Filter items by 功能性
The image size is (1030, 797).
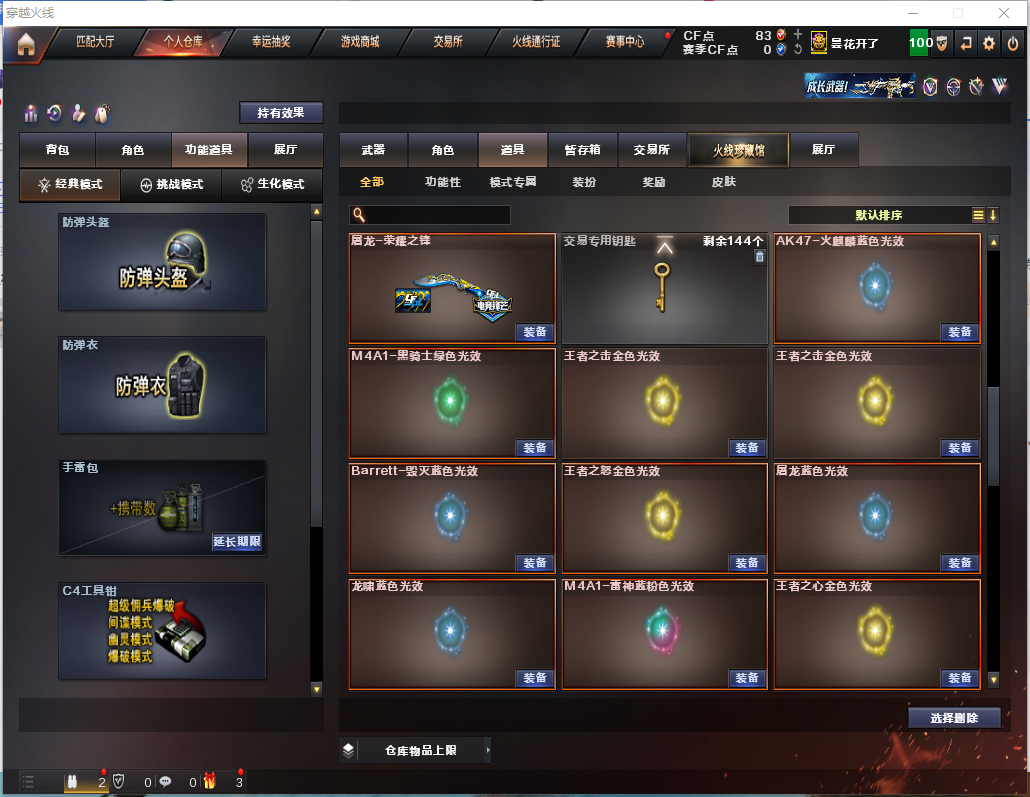click(443, 182)
